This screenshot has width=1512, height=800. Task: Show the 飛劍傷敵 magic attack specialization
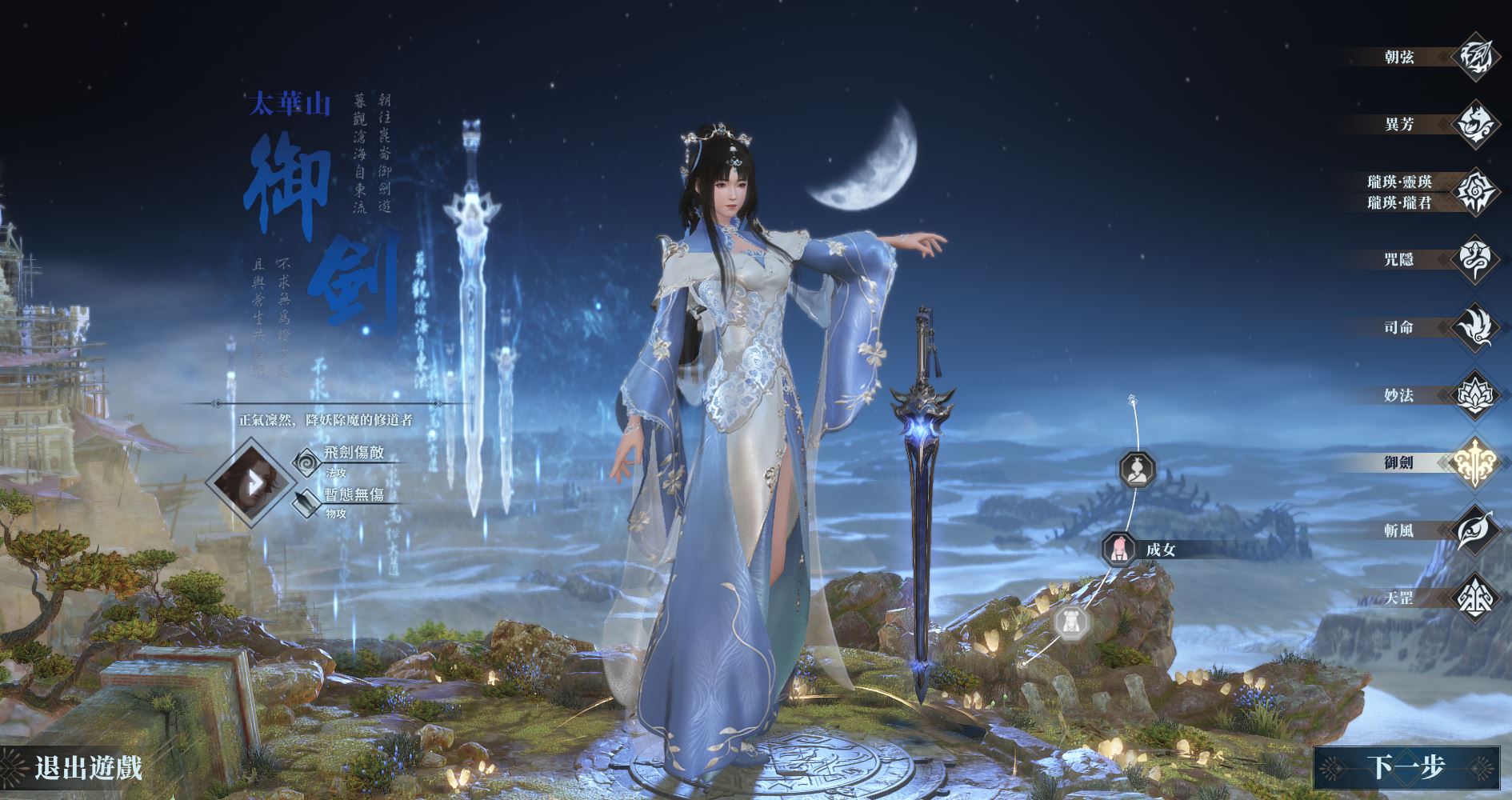354,454
